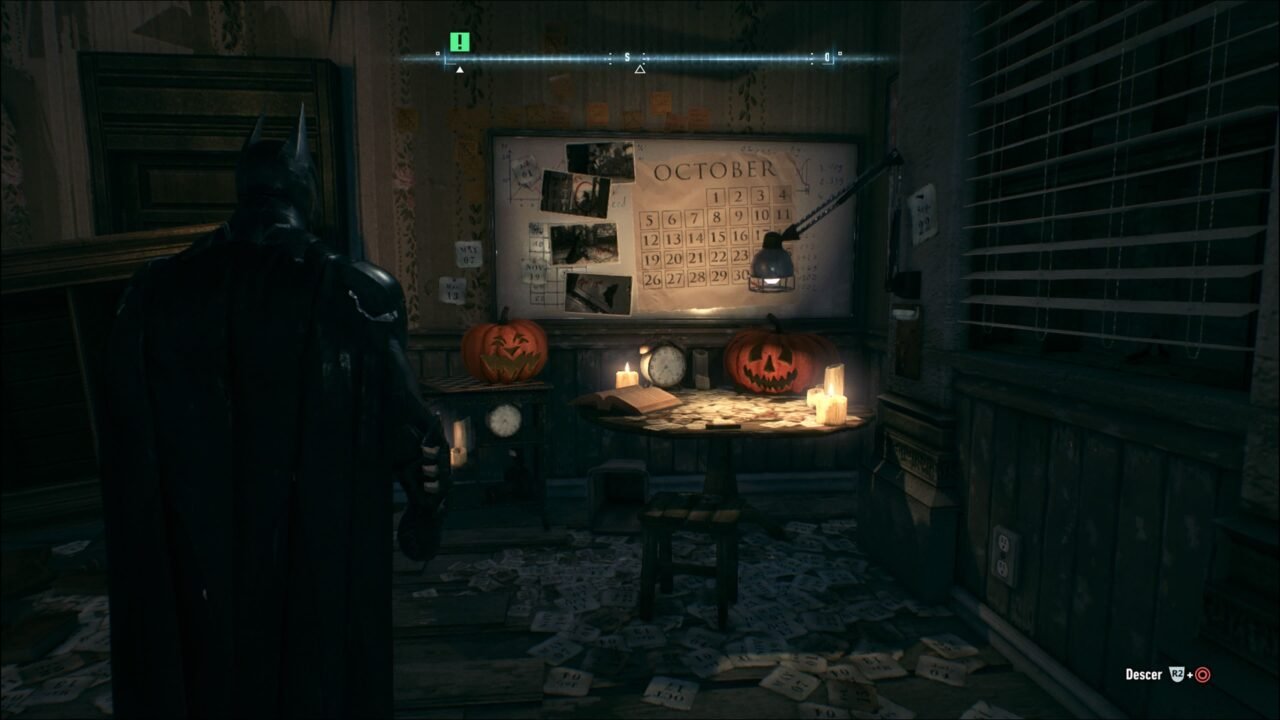
Task: Click the R2 button icon in the prompt
Action: pos(1176,674)
